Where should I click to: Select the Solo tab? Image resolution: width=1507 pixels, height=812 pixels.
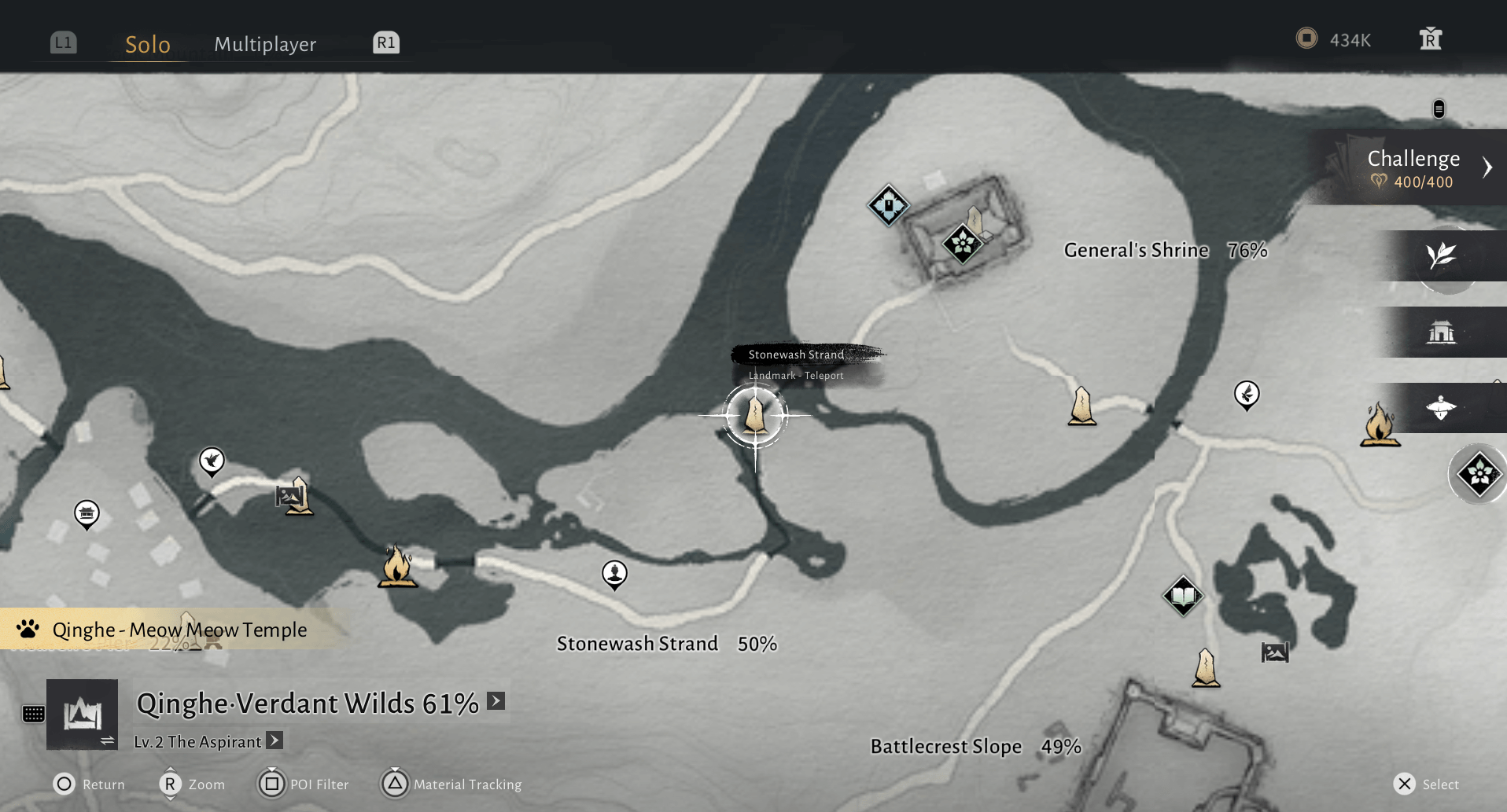(148, 44)
